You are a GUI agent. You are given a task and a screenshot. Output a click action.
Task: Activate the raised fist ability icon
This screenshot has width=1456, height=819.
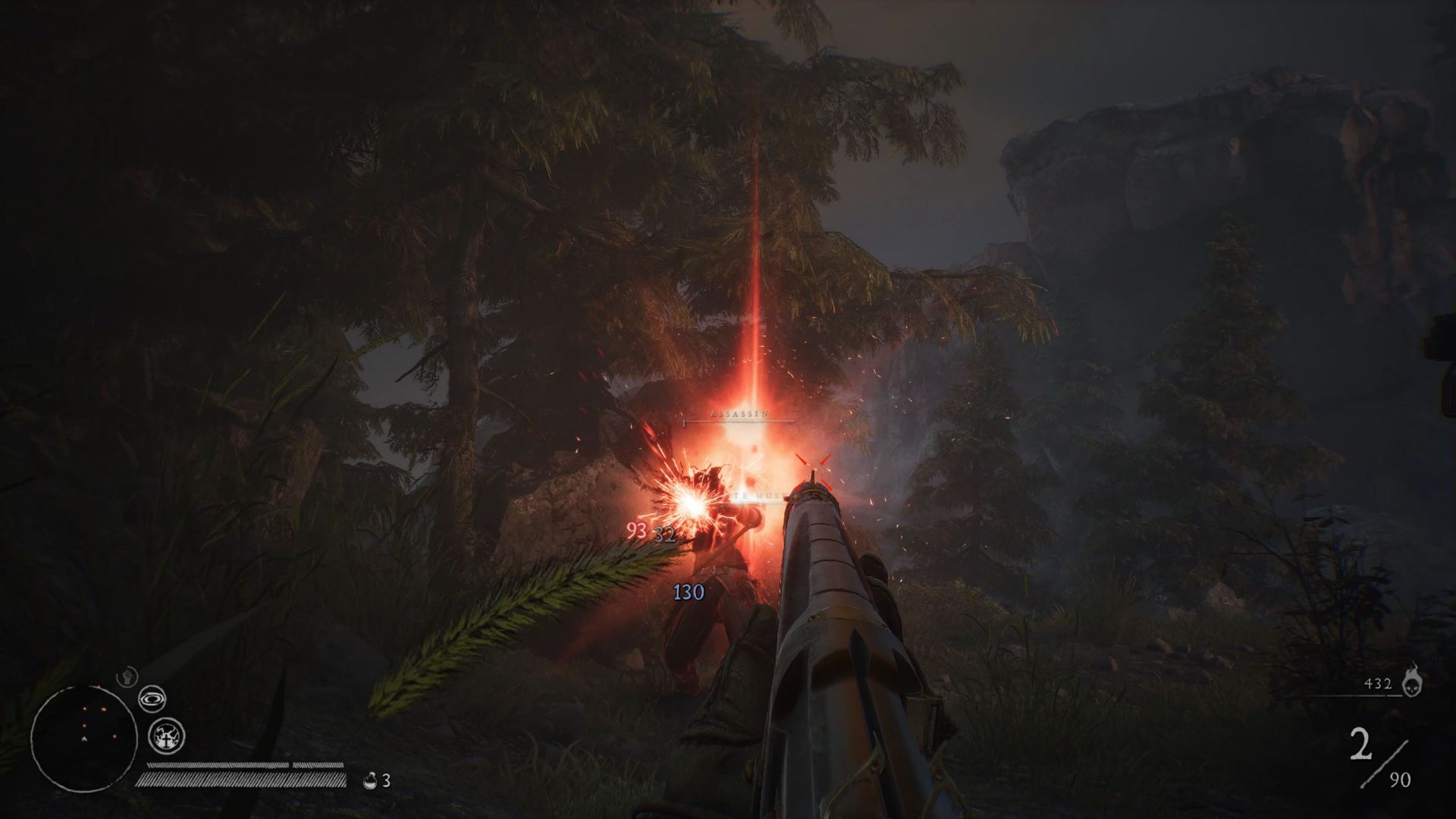coord(126,676)
